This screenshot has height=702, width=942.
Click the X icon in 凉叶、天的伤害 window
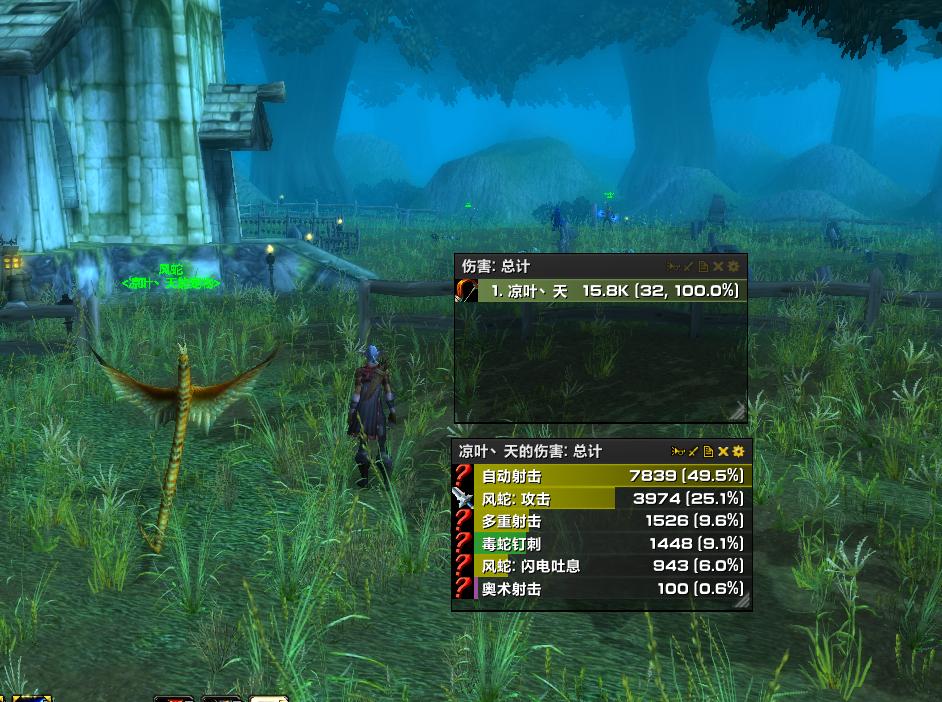723,452
